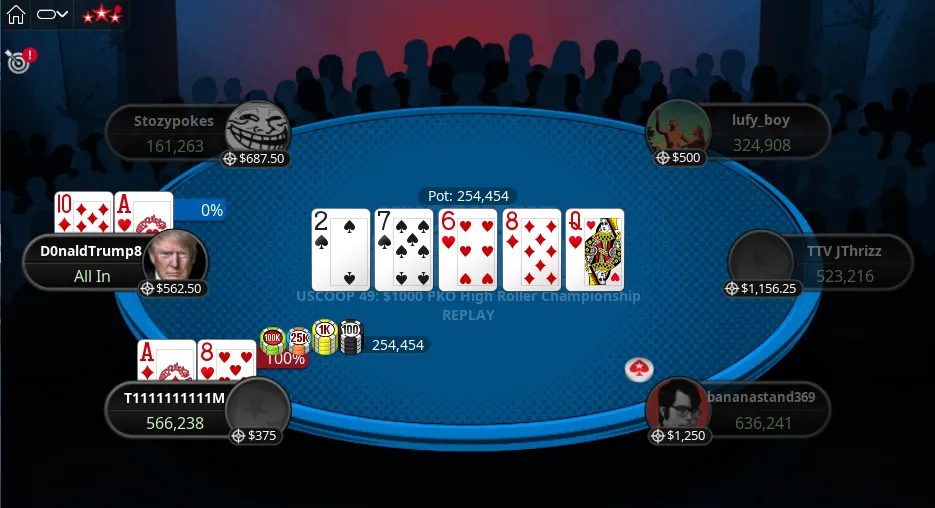The image size is (935, 508).
Task: Click bananastand369's $1,250 bounty badge
Action: [x=679, y=436]
